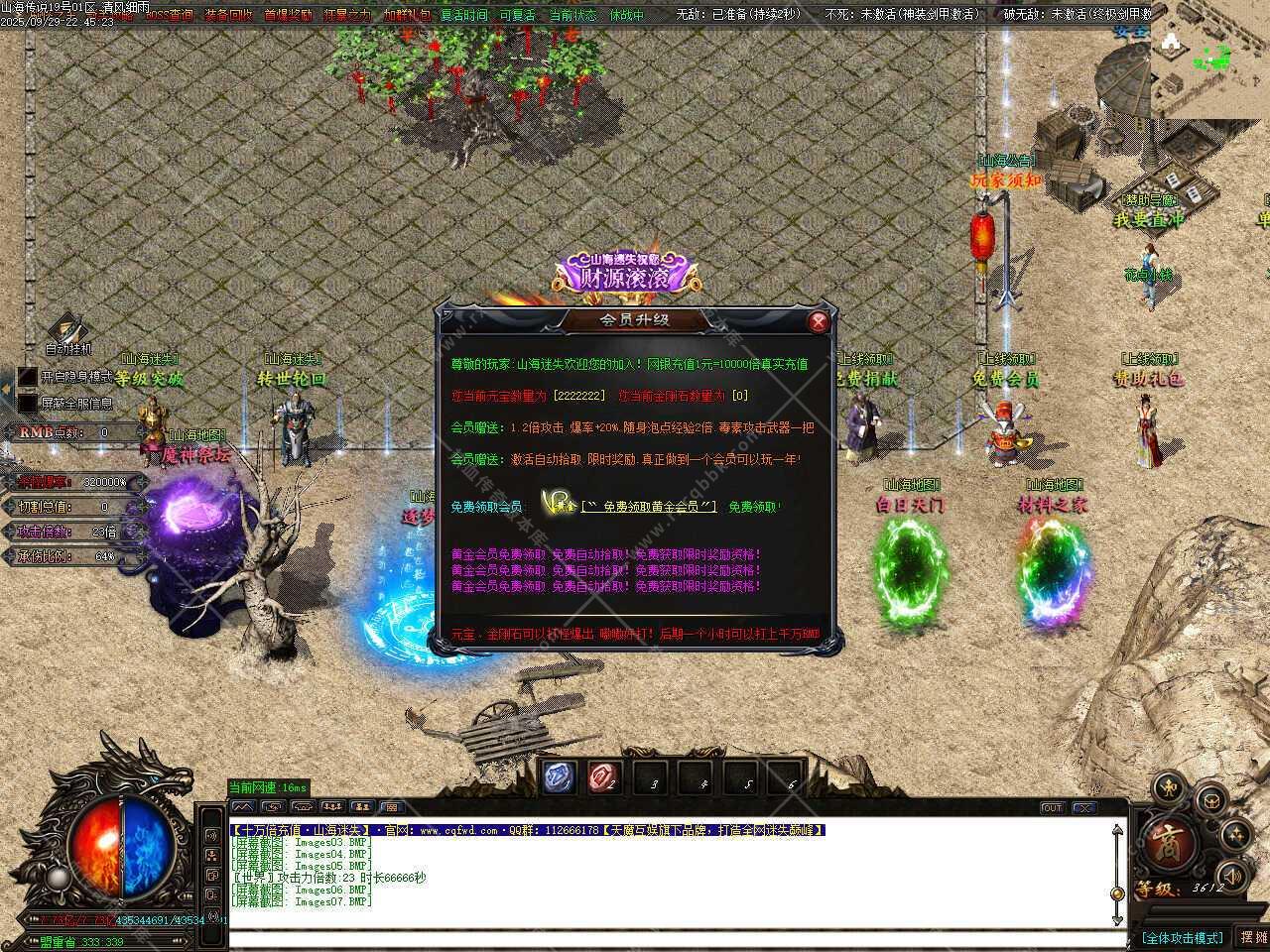Open 装备回收 in the top bar

pos(228,15)
